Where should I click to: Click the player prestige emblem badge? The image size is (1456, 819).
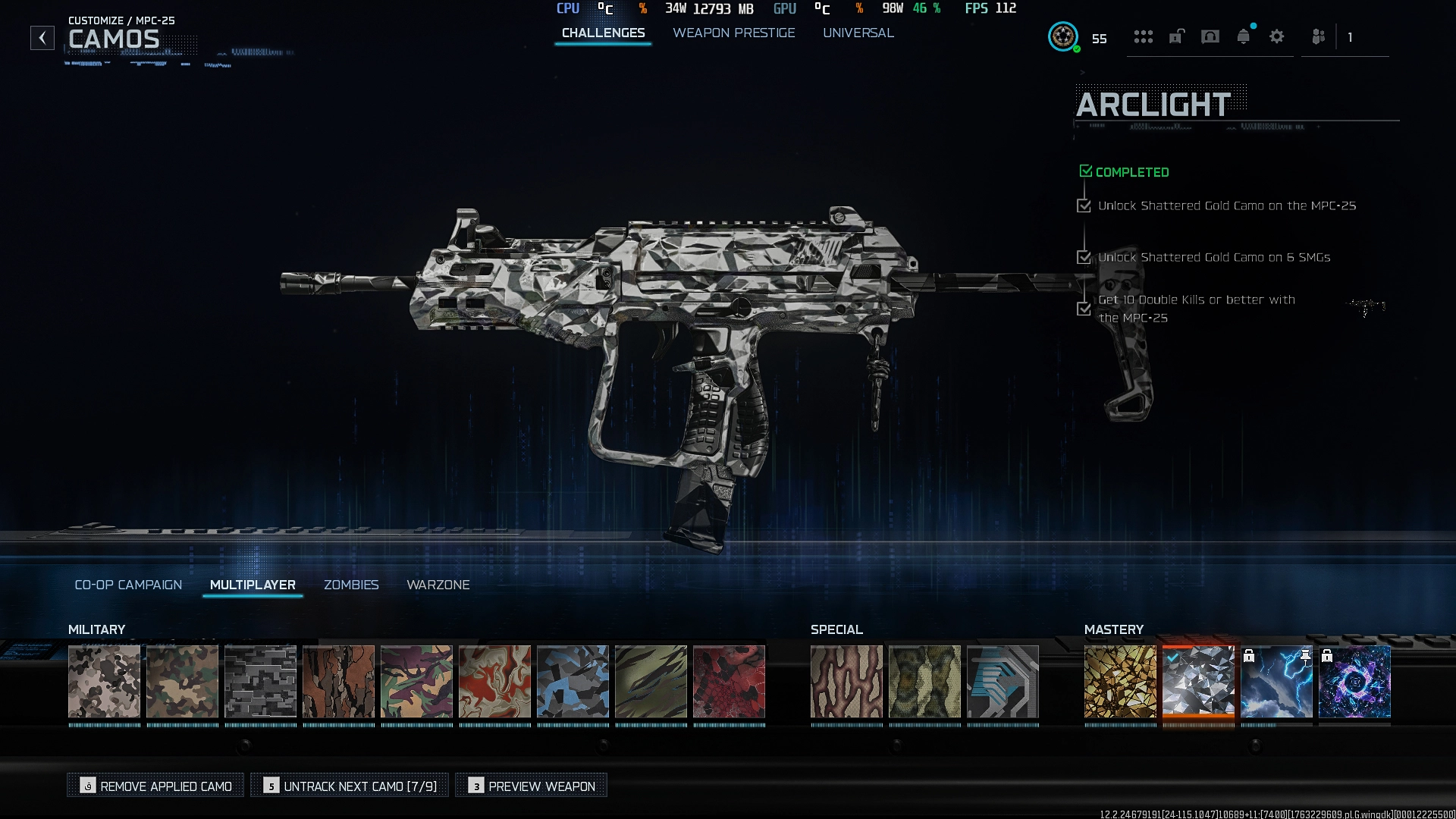coord(1064,36)
